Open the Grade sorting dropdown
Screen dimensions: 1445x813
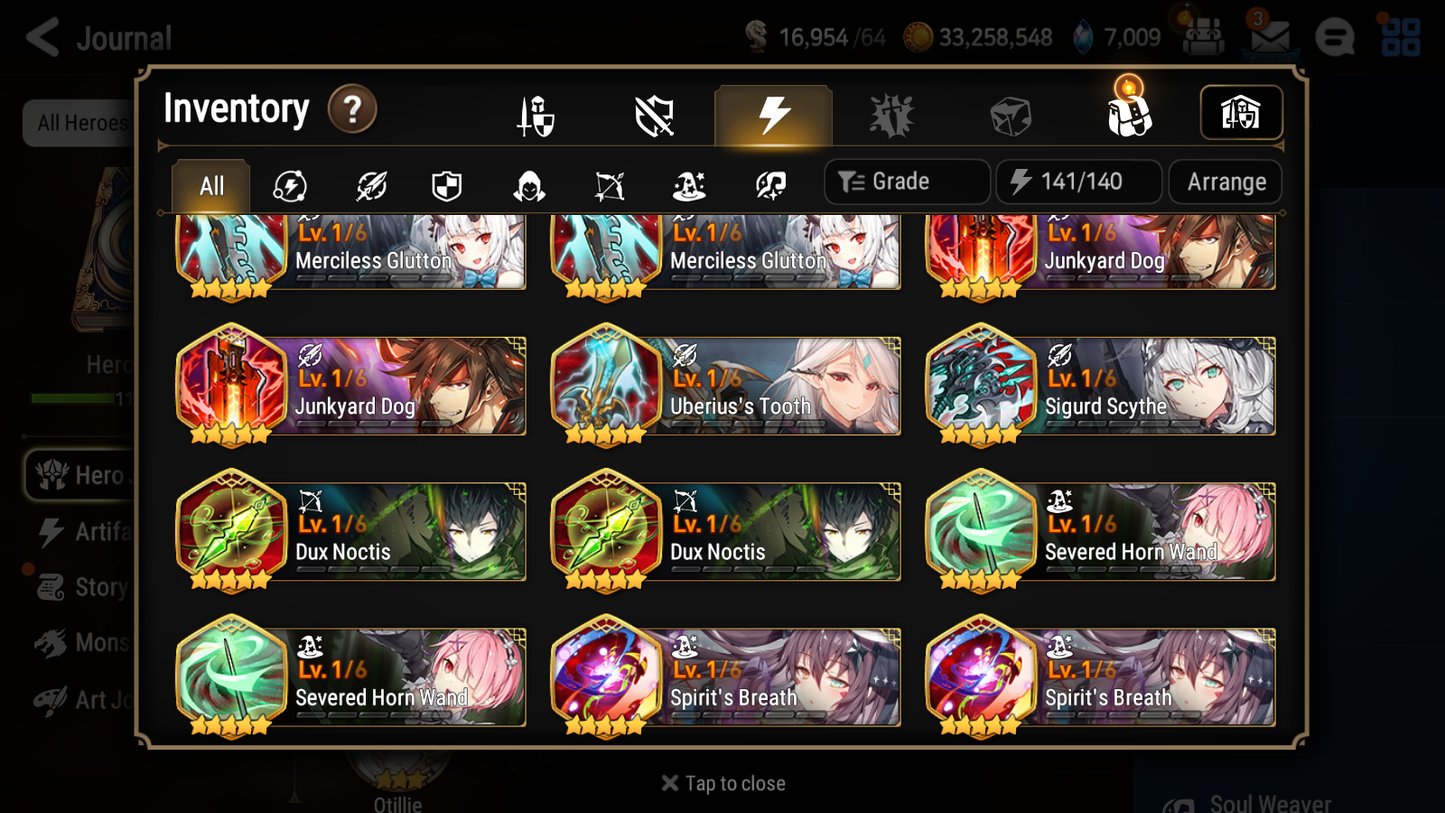coord(906,181)
